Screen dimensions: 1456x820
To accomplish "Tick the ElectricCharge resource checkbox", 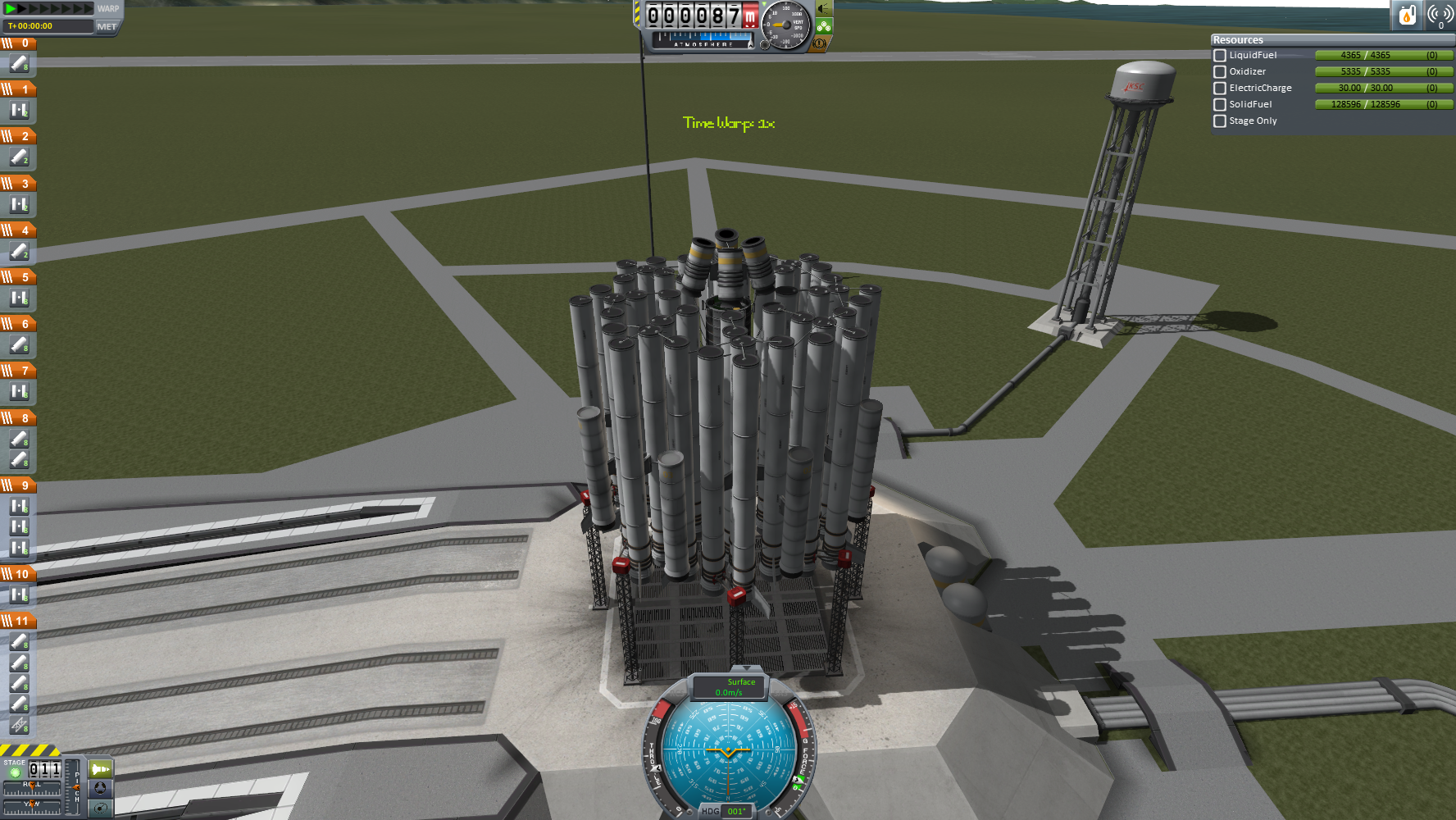I will 1220,89.
